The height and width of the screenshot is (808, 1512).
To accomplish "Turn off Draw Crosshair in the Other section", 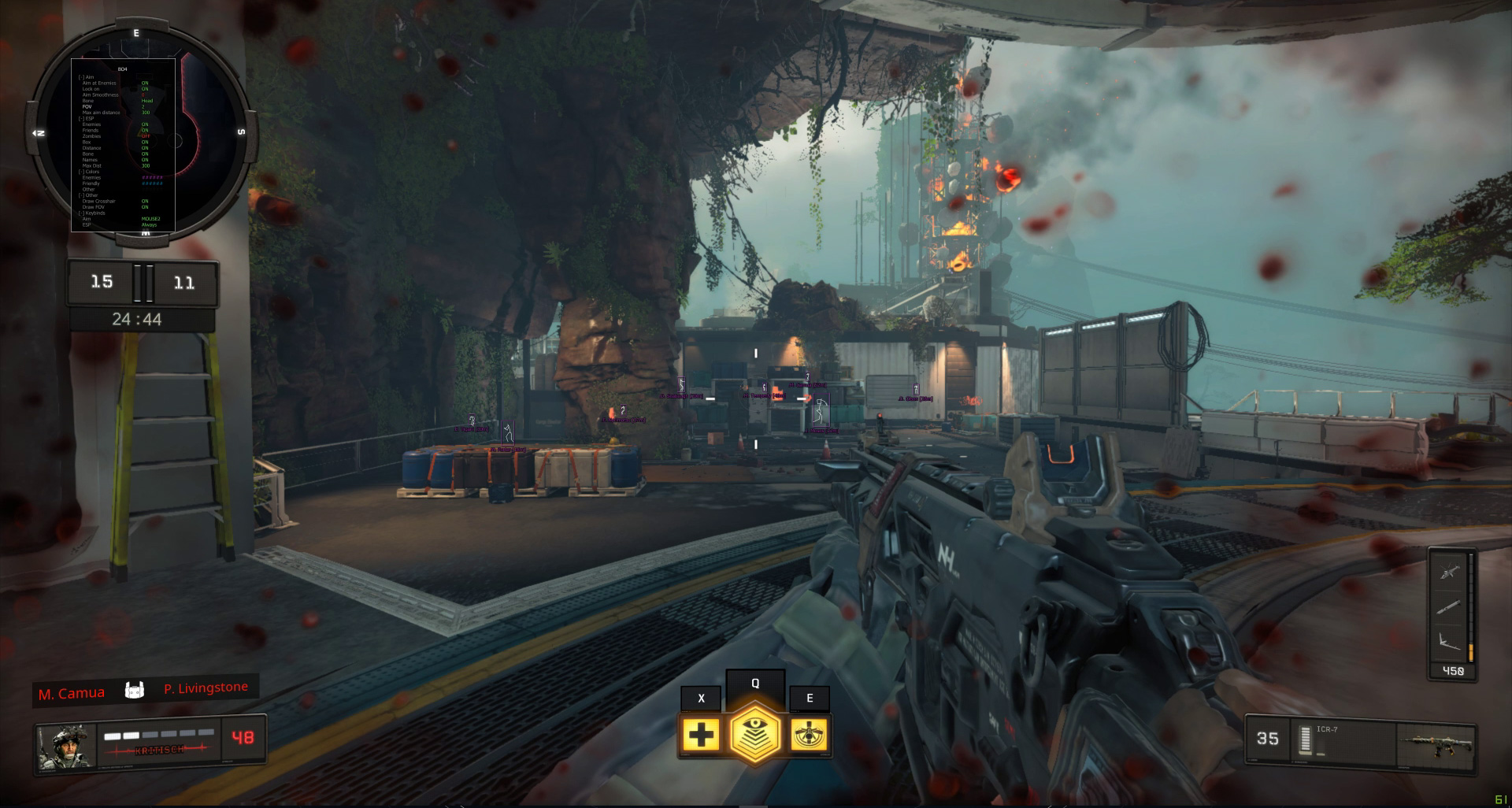I will [146, 201].
